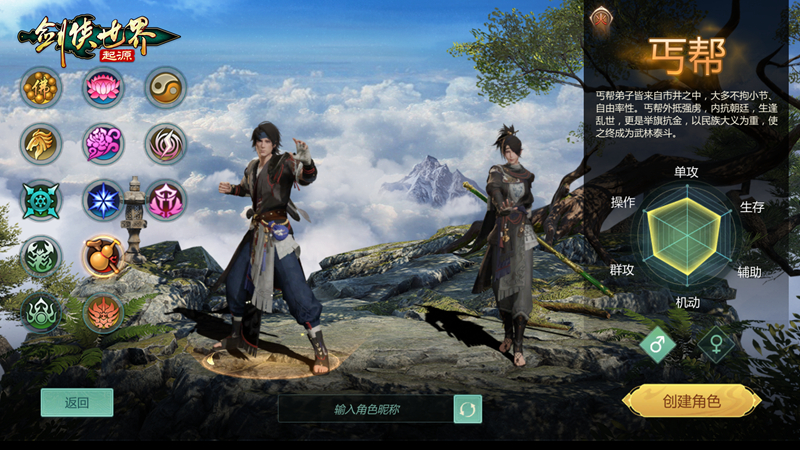Choose the green flame crest sect icon
The height and width of the screenshot is (450, 800).
point(41,312)
